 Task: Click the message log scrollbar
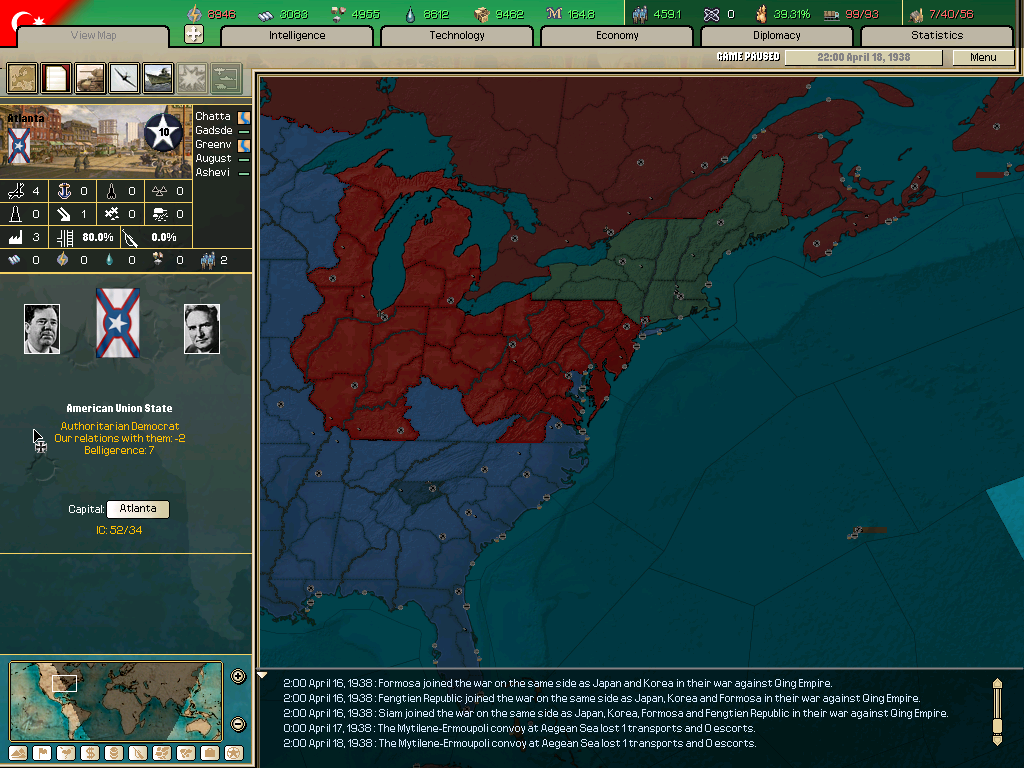tap(996, 711)
